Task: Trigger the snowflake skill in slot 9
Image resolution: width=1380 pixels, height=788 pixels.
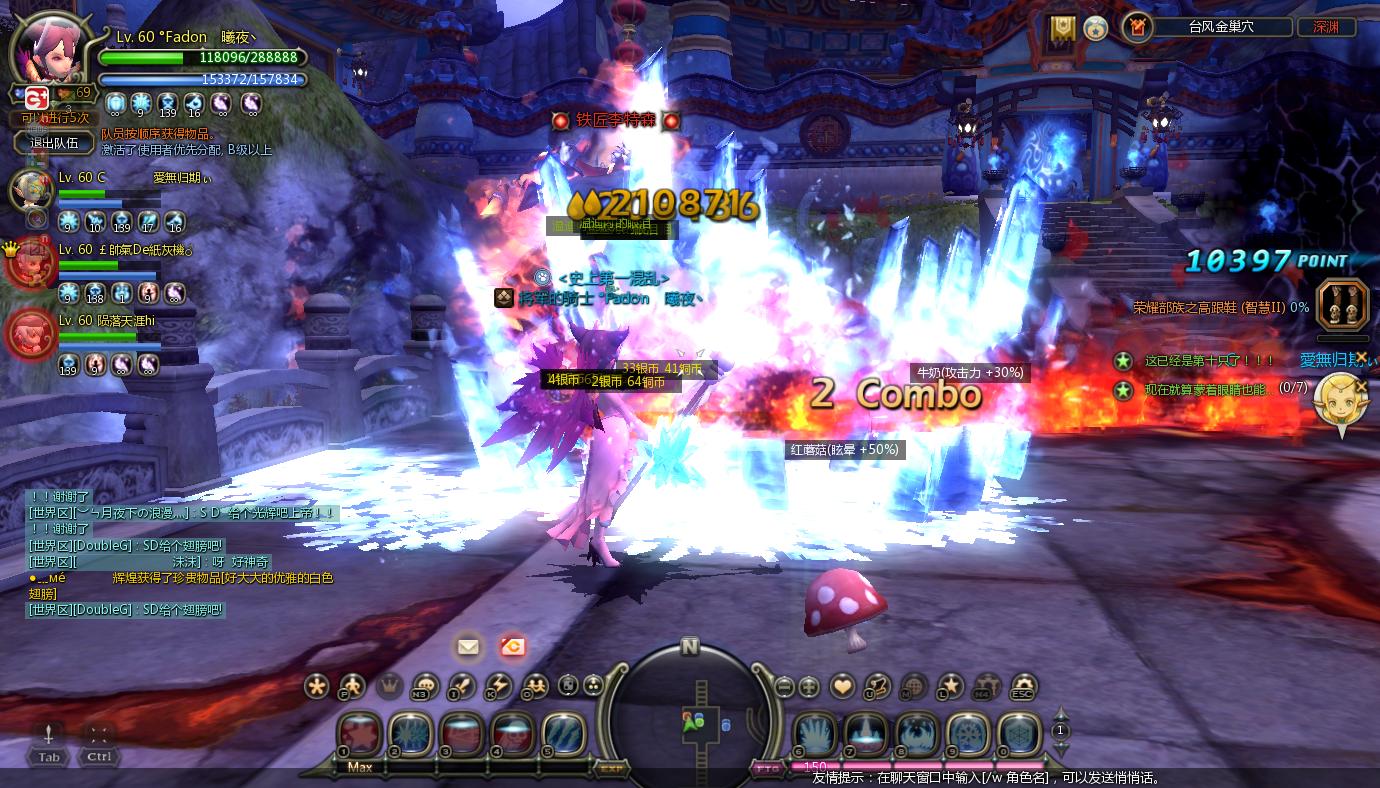Action: [x=968, y=735]
